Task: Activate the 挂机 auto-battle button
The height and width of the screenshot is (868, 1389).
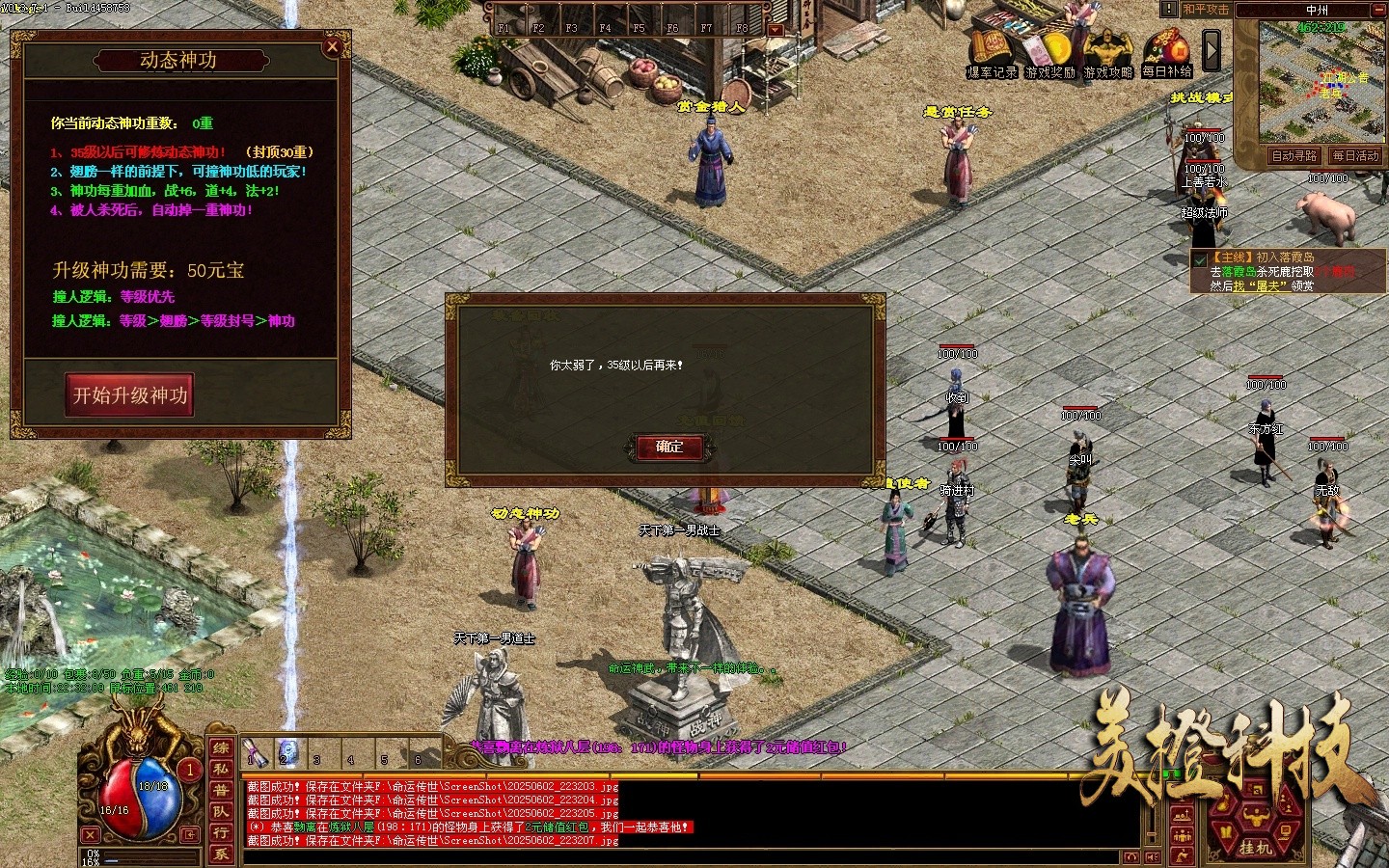Action: pos(1255,847)
